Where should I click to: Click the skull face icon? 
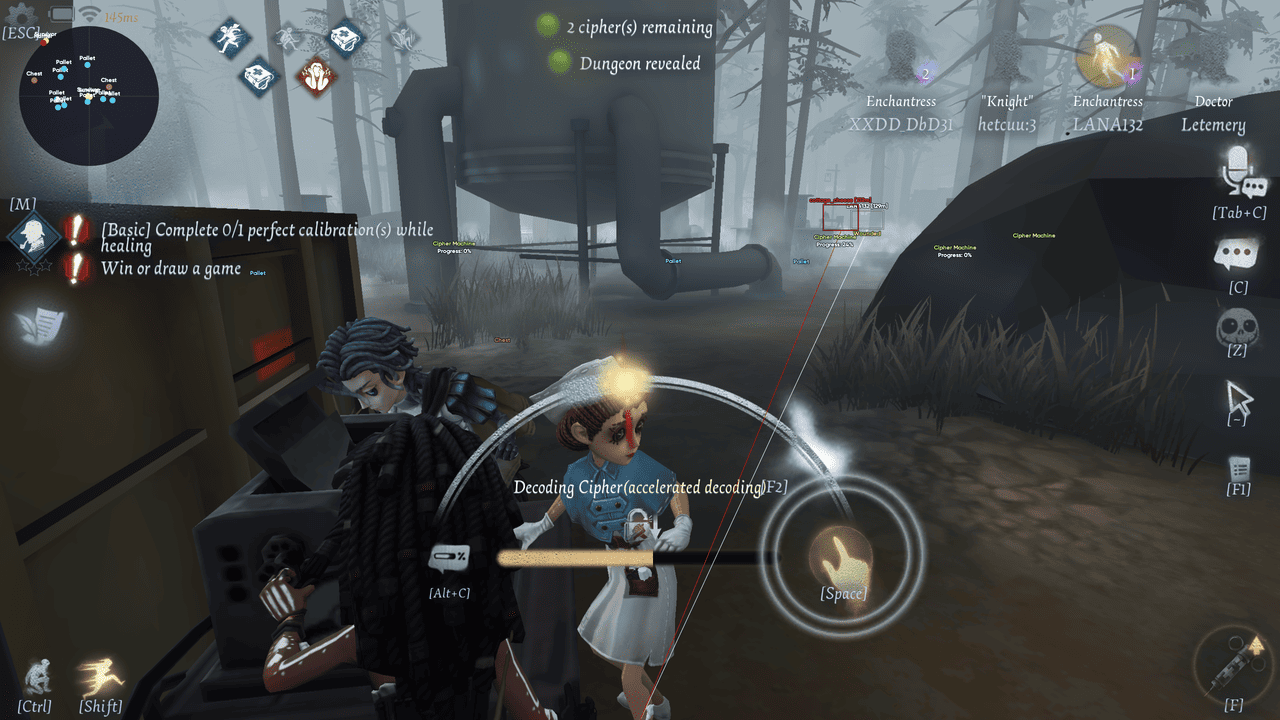pos(1237,326)
